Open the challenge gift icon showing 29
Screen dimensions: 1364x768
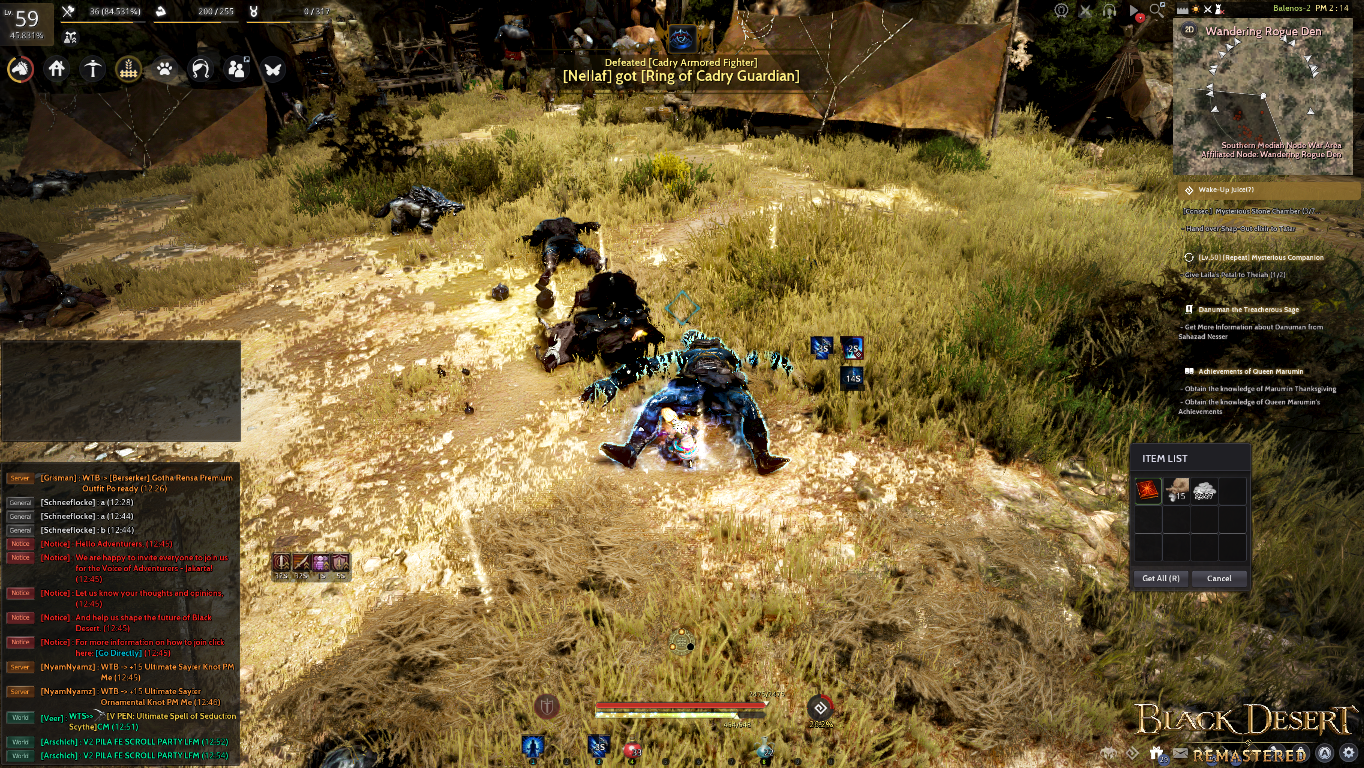pyautogui.click(x=1156, y=751)
